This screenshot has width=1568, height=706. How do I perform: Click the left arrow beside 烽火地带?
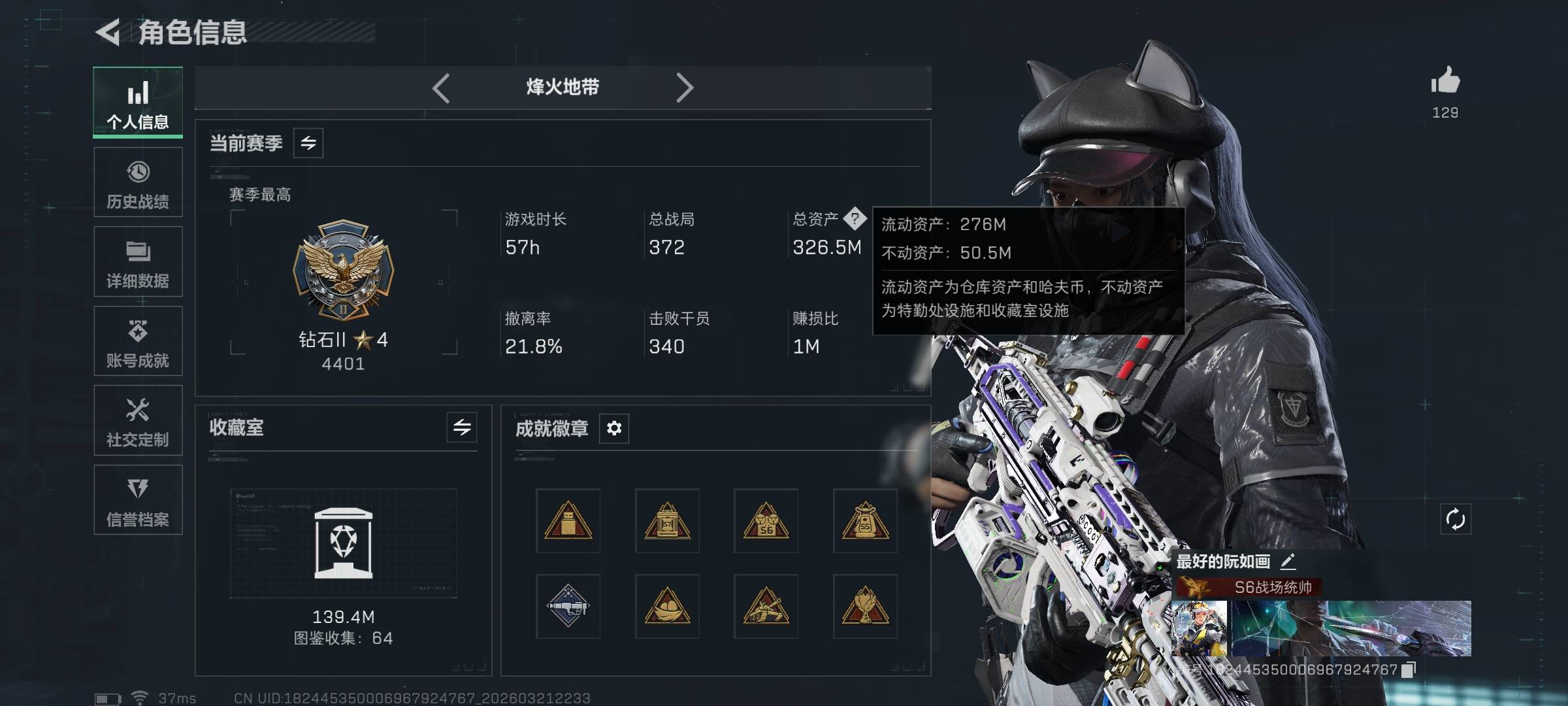441,88
